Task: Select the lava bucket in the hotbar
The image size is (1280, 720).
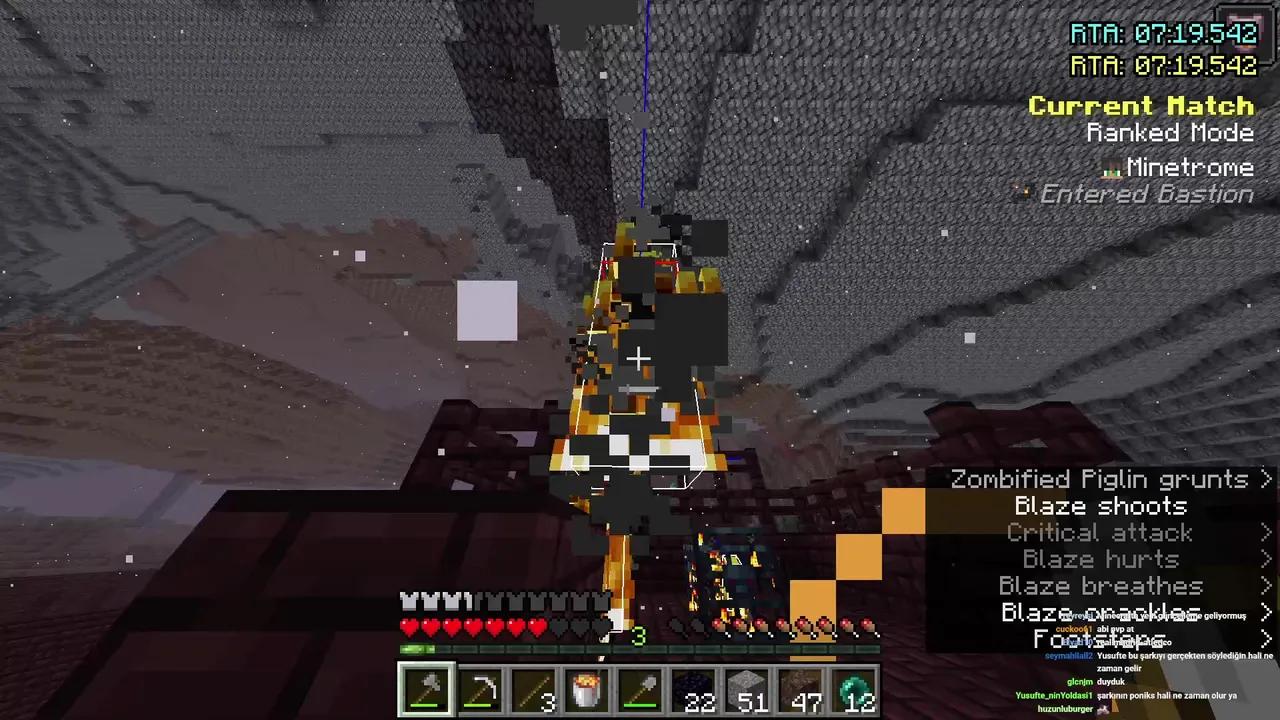Action: 587,687
